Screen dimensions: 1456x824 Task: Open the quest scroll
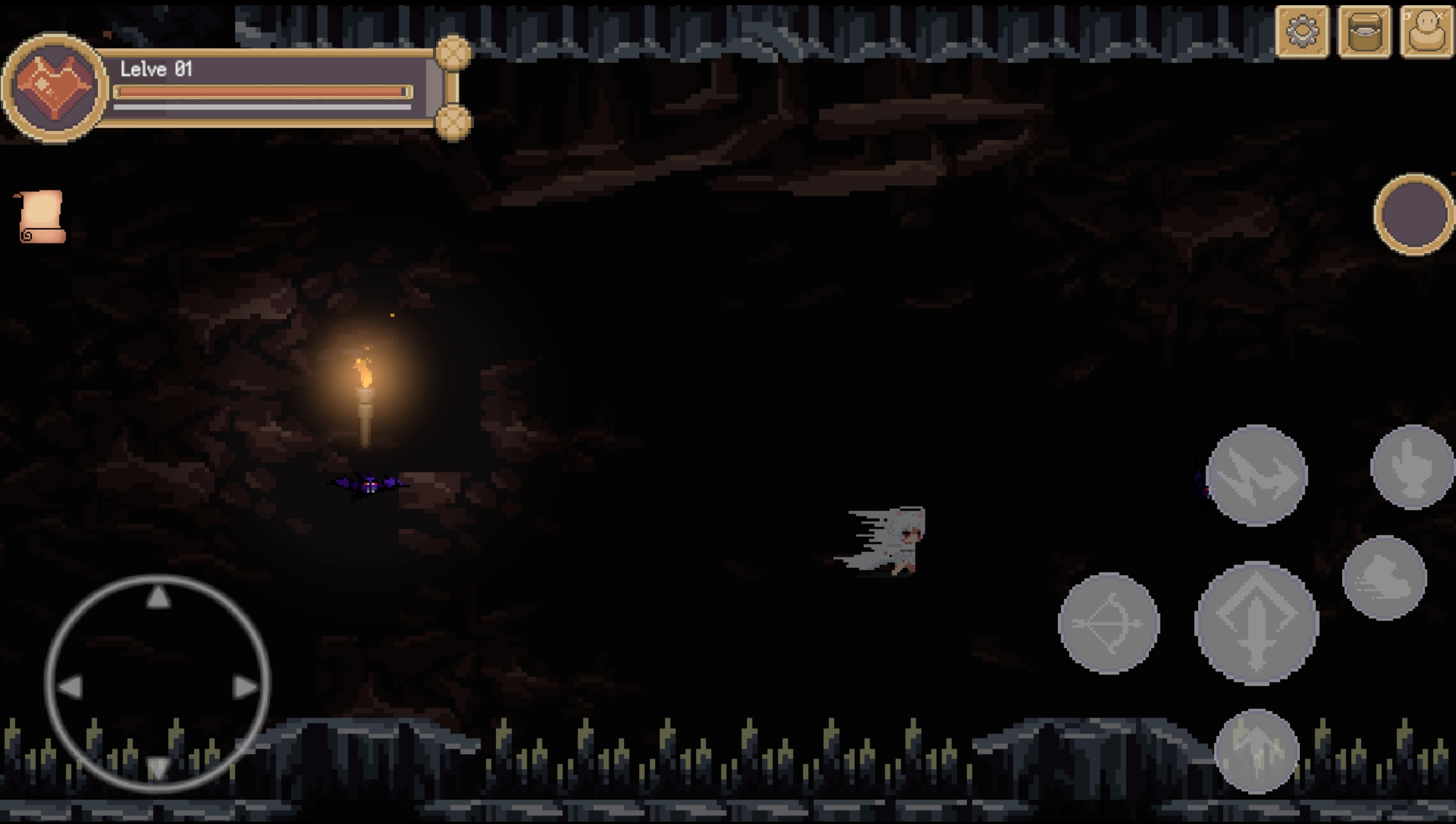tap(41, 217)
